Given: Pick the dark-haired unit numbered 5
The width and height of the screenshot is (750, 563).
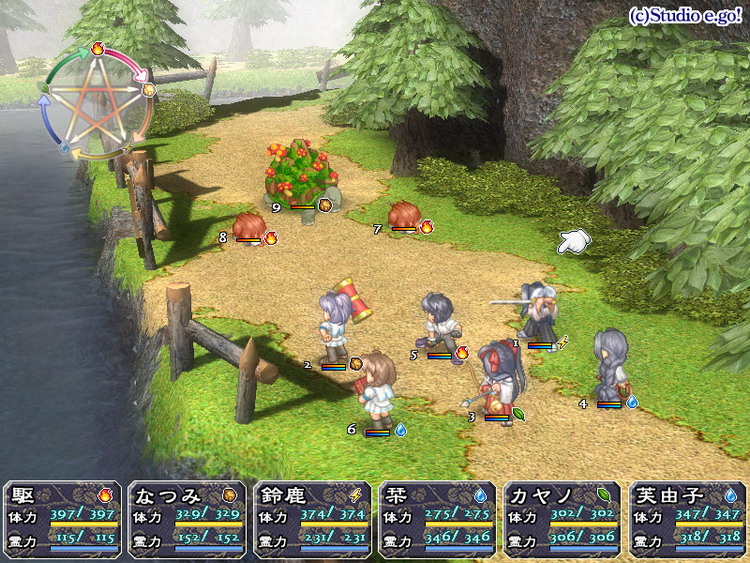Looking at the screenshot, I should point(440,322).
